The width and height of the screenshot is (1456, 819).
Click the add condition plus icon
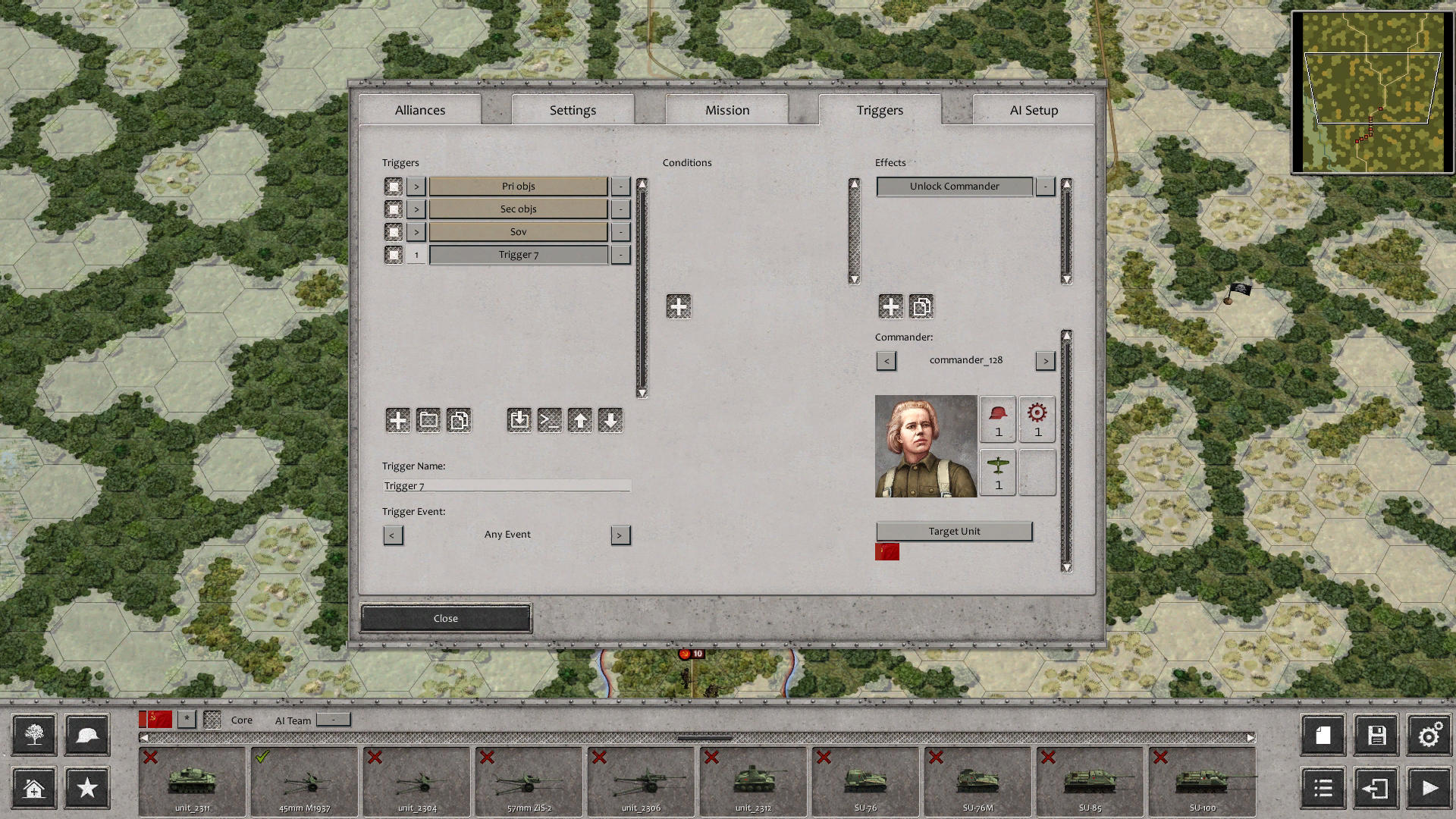(678, 306)
